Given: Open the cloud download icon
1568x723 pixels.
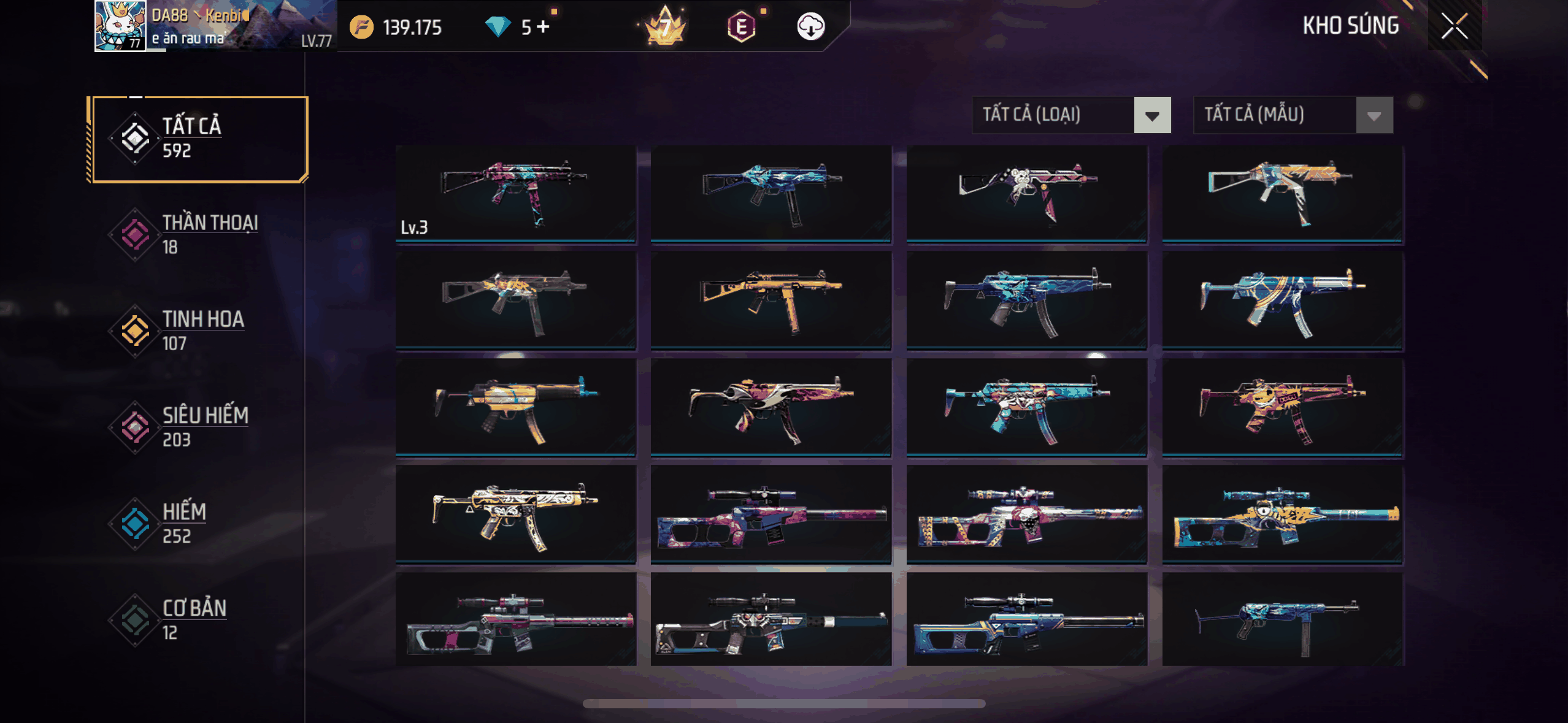Looking at the screenshot, I should [810, 27].
